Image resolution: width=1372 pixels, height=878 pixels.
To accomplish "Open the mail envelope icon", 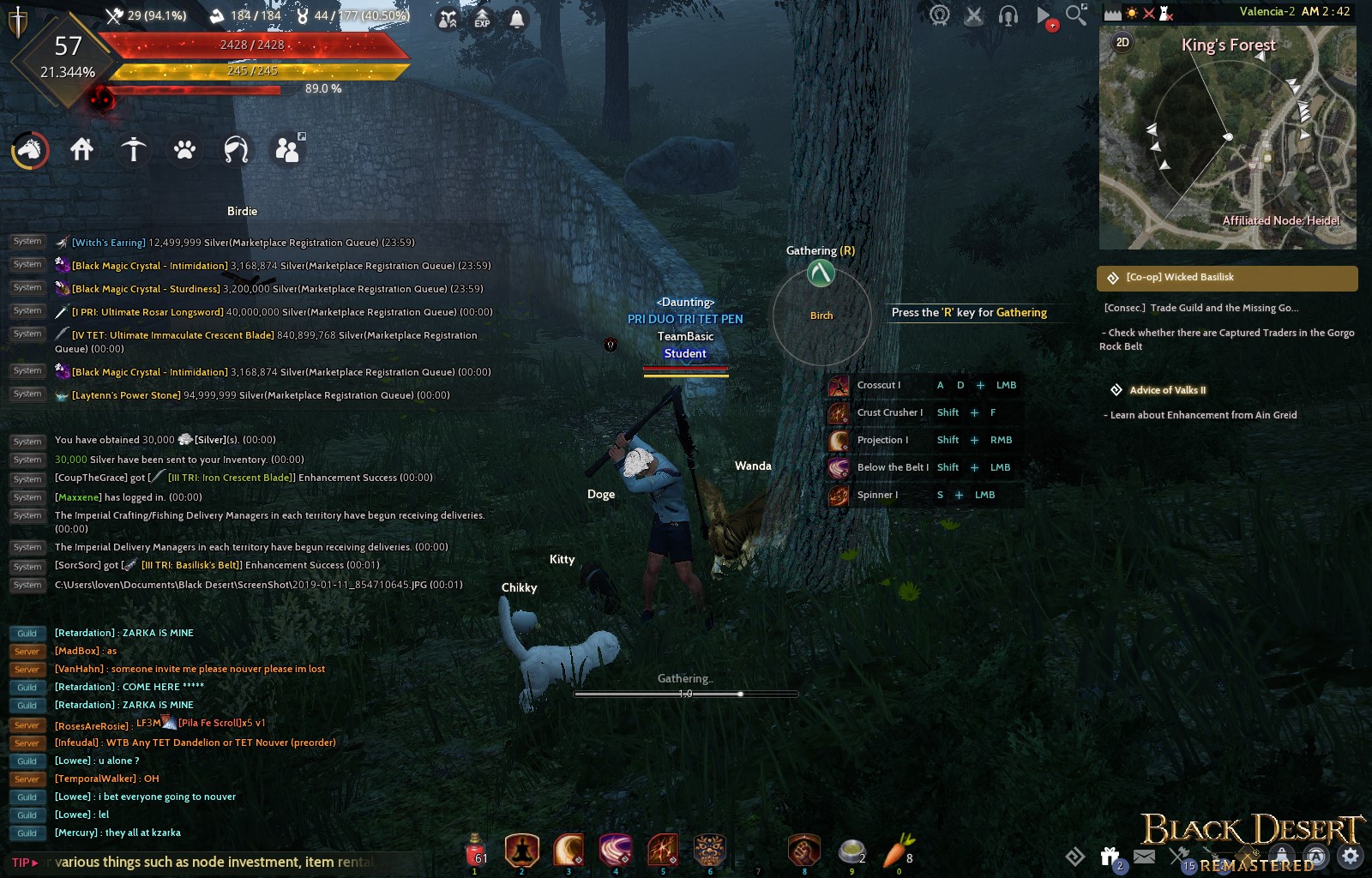I will [1144, 856].
